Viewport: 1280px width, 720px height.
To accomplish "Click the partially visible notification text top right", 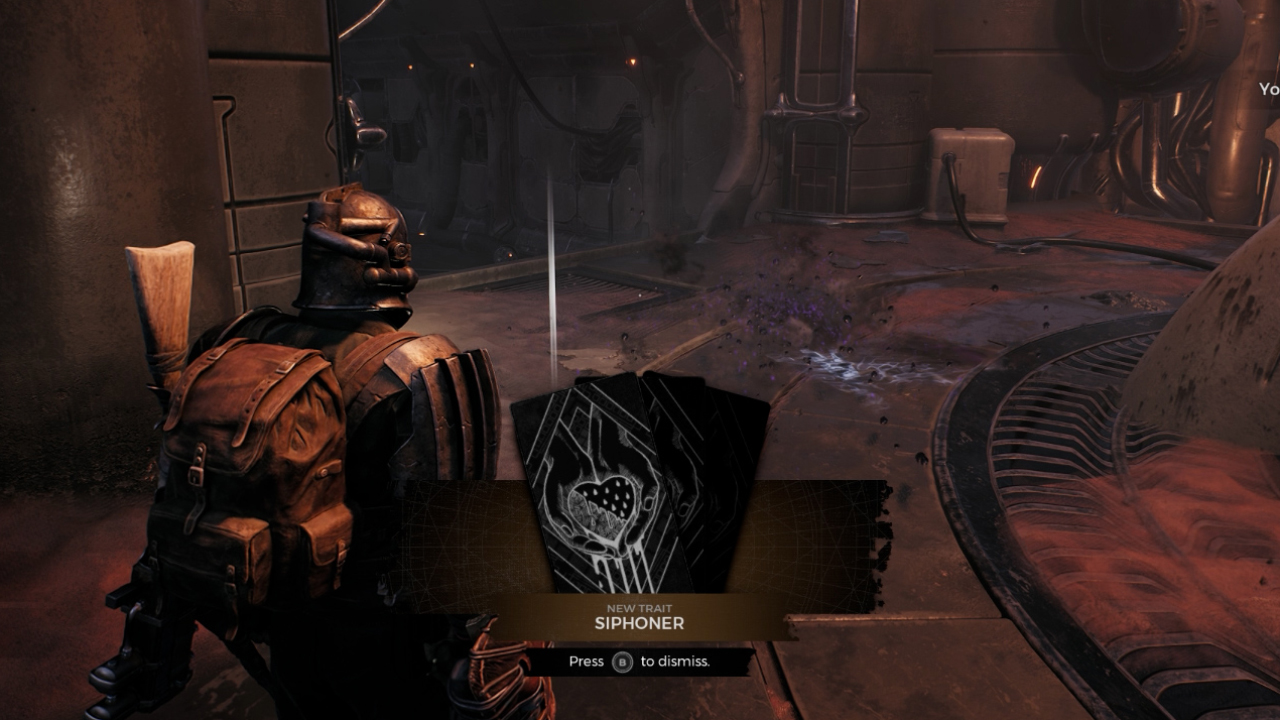I will [x=1268, y=88].
